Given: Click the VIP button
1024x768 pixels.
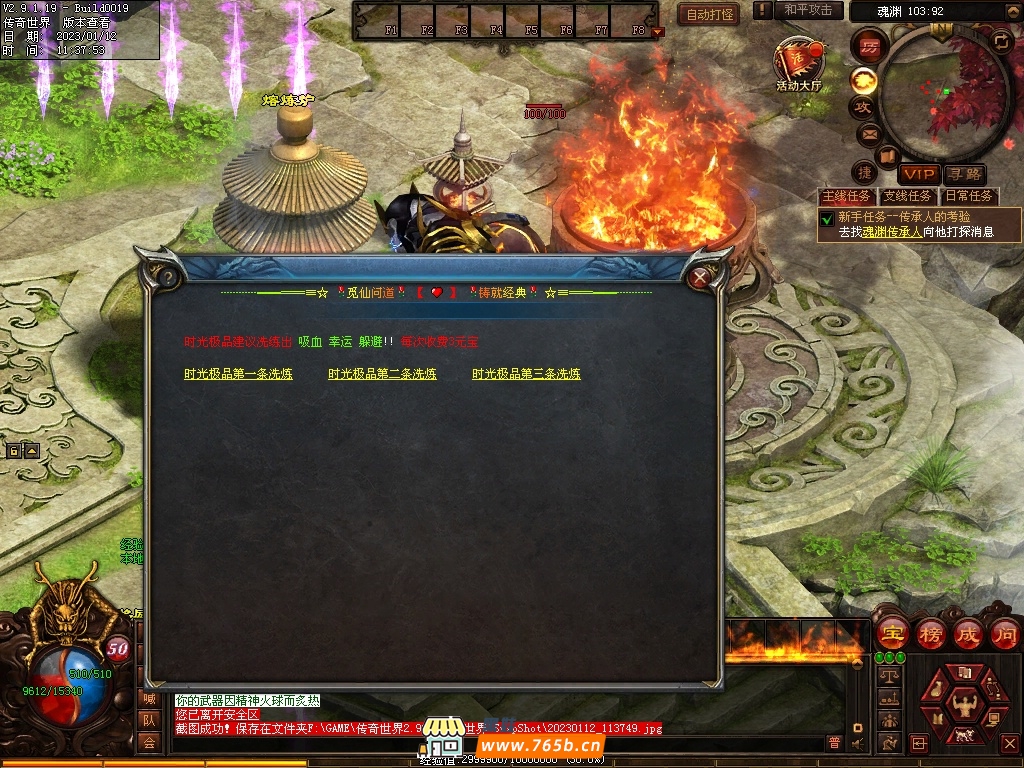Looking at the screenshot, I should tap(919, 174).
